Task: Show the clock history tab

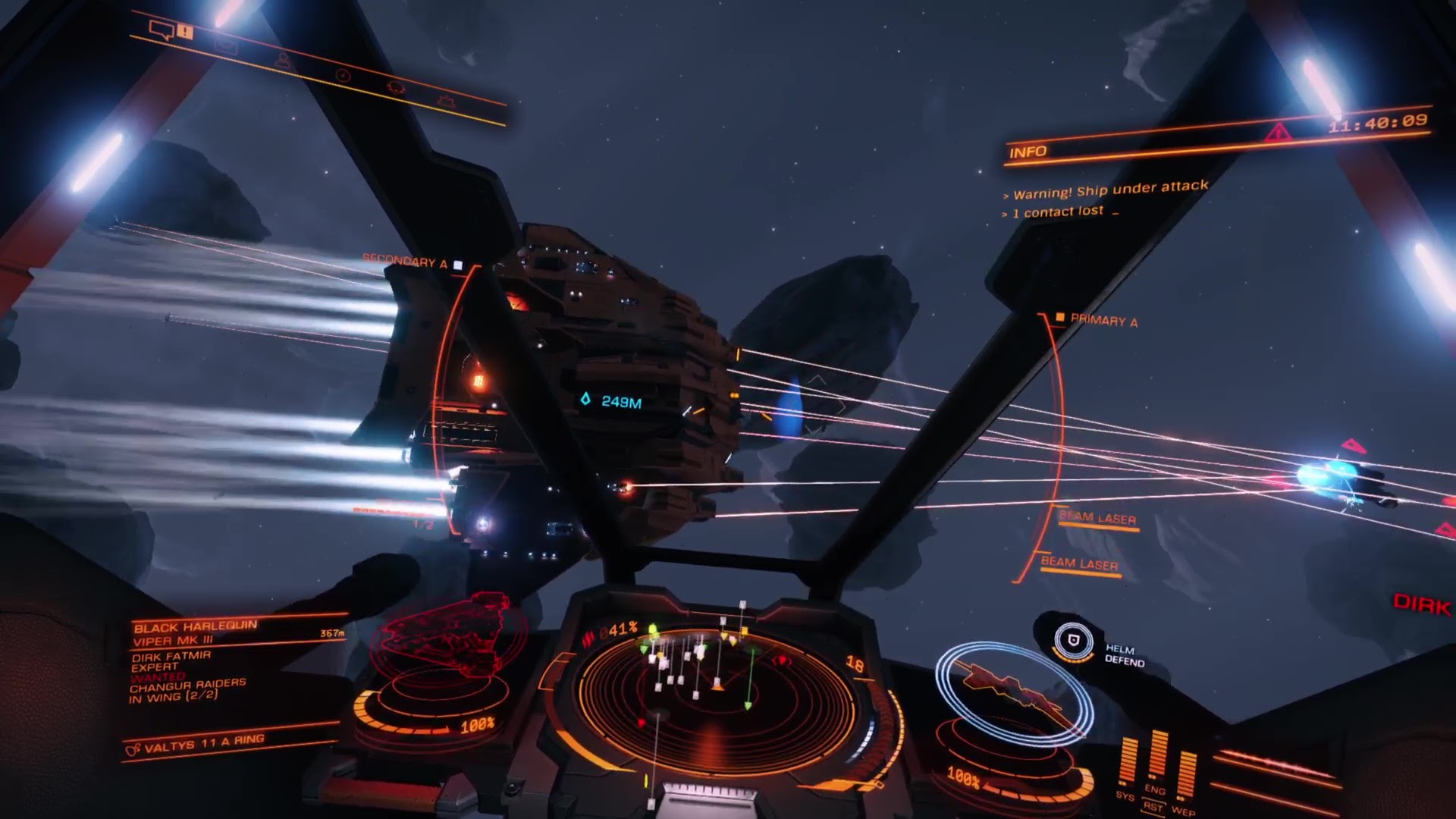Action: pyautogui.click(x=343, y=76)
